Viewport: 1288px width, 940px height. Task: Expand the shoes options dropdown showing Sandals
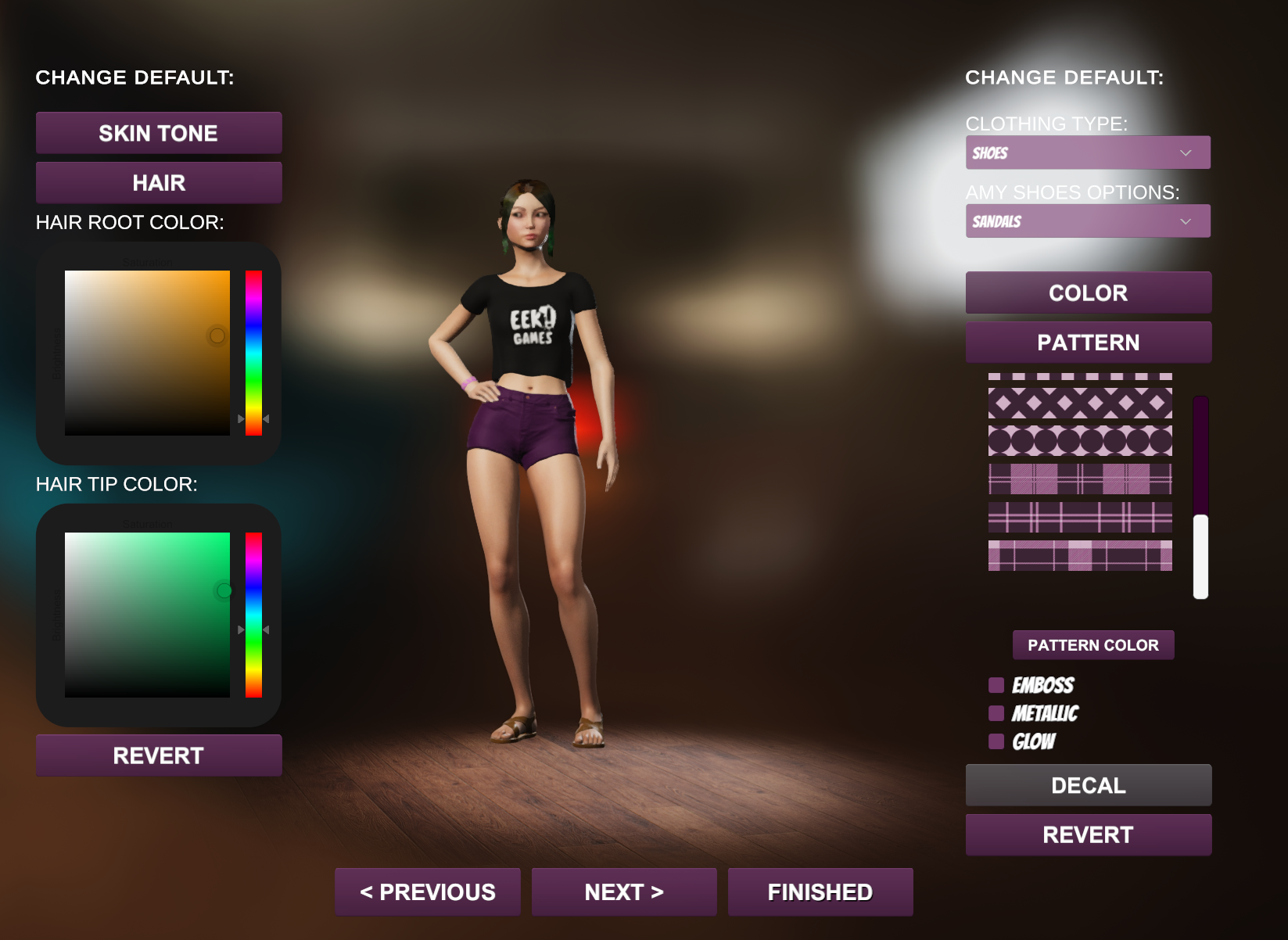coord(1088,221)
